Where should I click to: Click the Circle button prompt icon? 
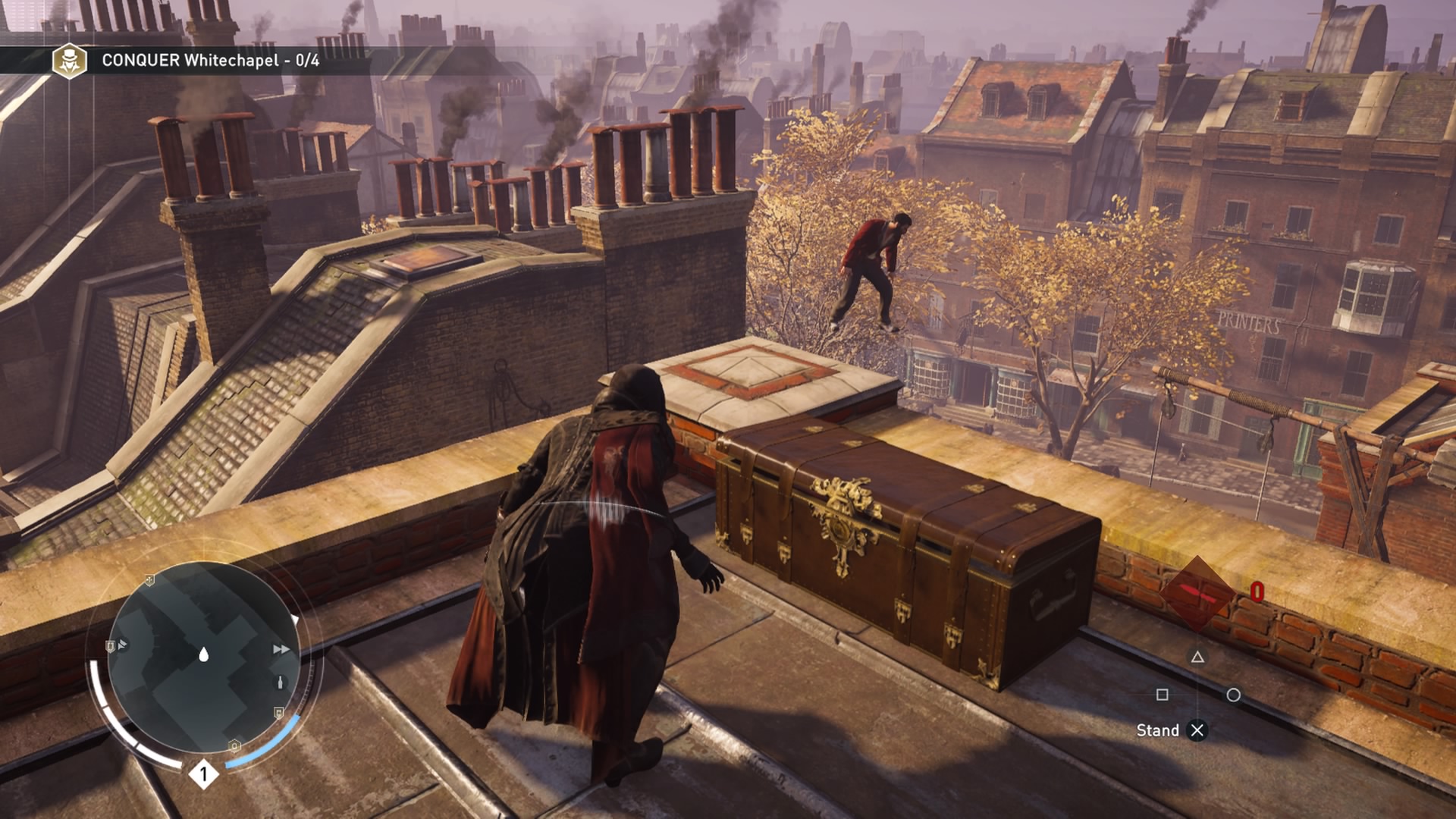coord(1233,695)
